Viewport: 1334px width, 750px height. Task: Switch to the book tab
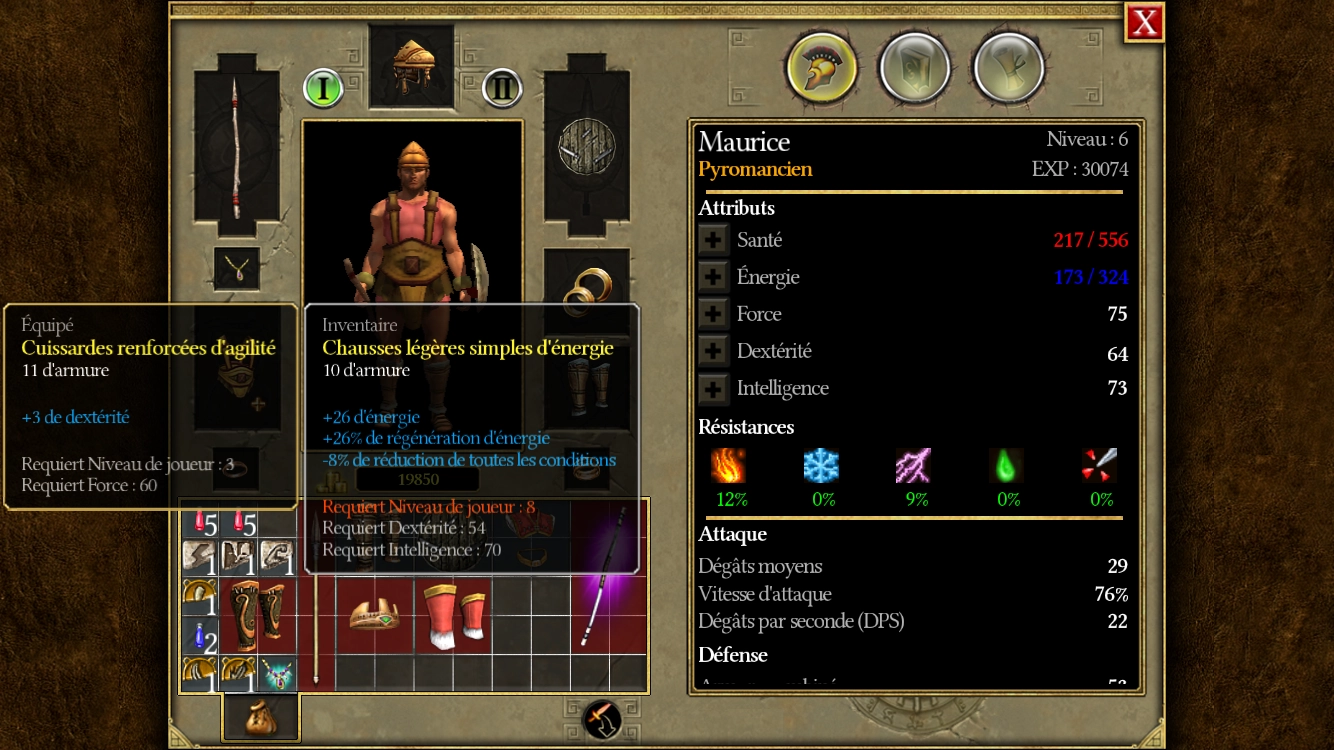[x=914, y=68]
